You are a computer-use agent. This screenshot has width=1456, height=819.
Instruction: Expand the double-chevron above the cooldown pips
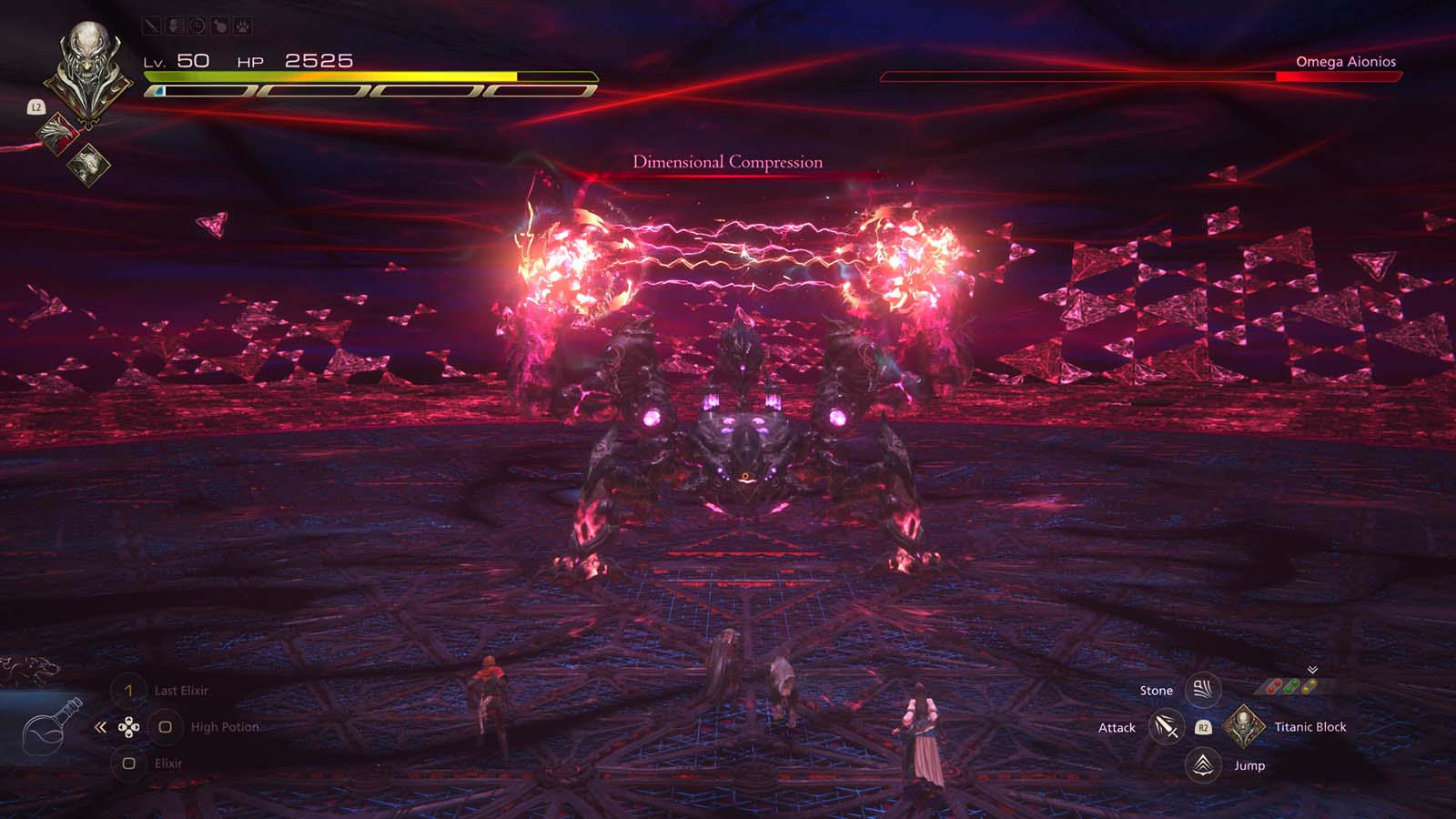[x=1311, y=669]
